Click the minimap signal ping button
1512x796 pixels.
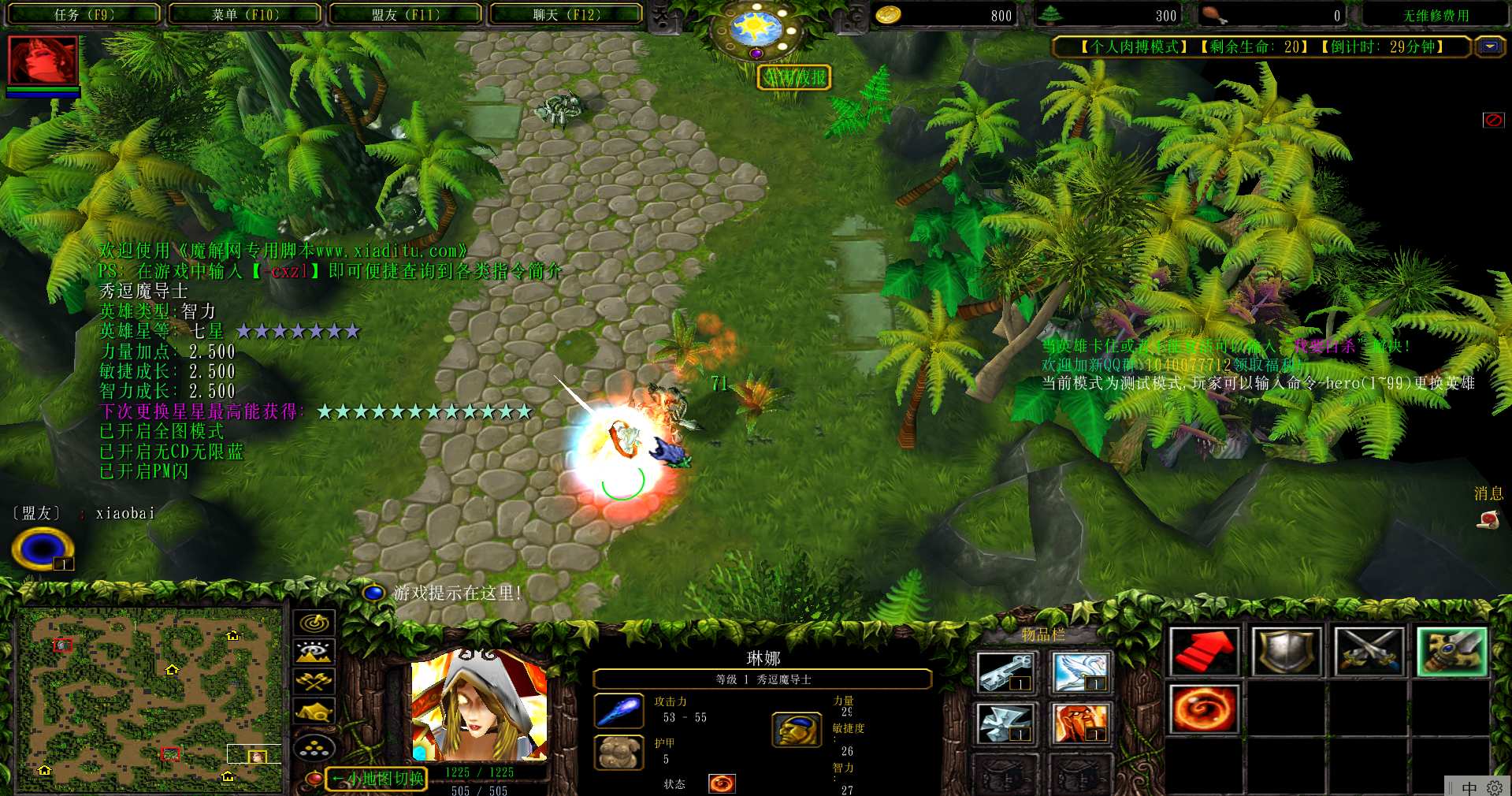click(x=314, y=623)
